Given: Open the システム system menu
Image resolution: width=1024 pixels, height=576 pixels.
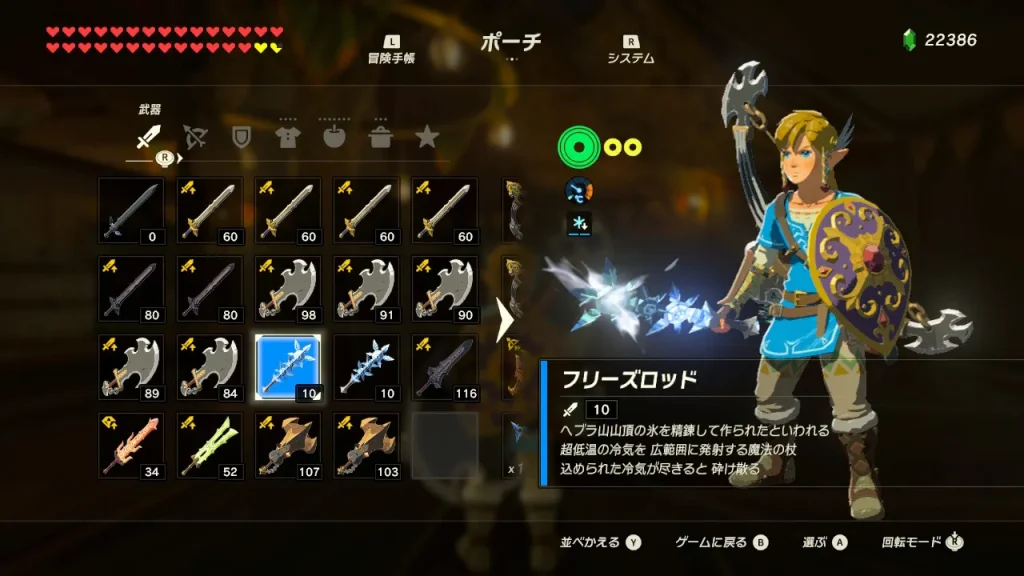Looking at the screenshot, I should (630, 50).
